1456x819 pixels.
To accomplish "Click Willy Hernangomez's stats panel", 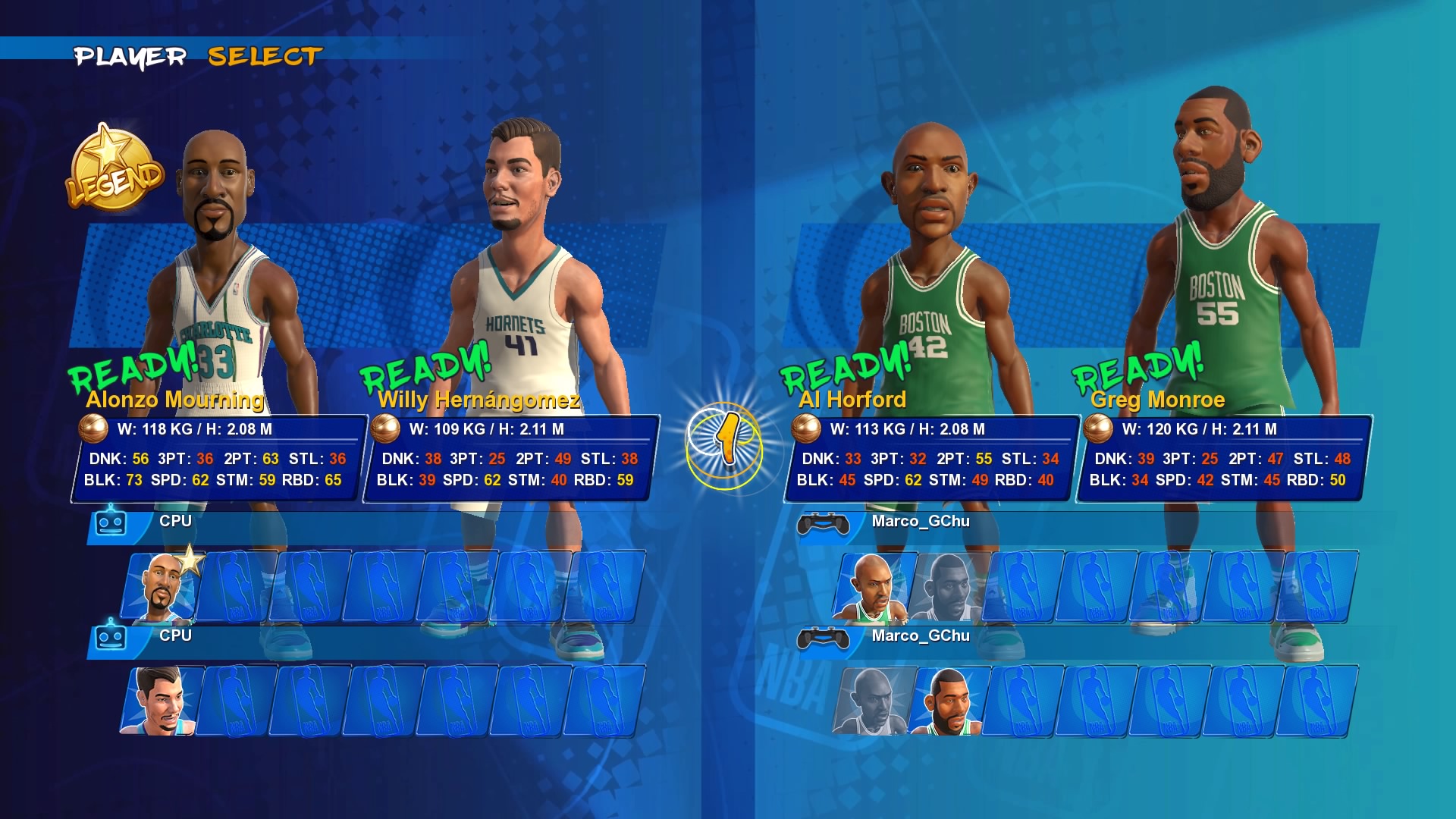I will click(x=508, y=458).
